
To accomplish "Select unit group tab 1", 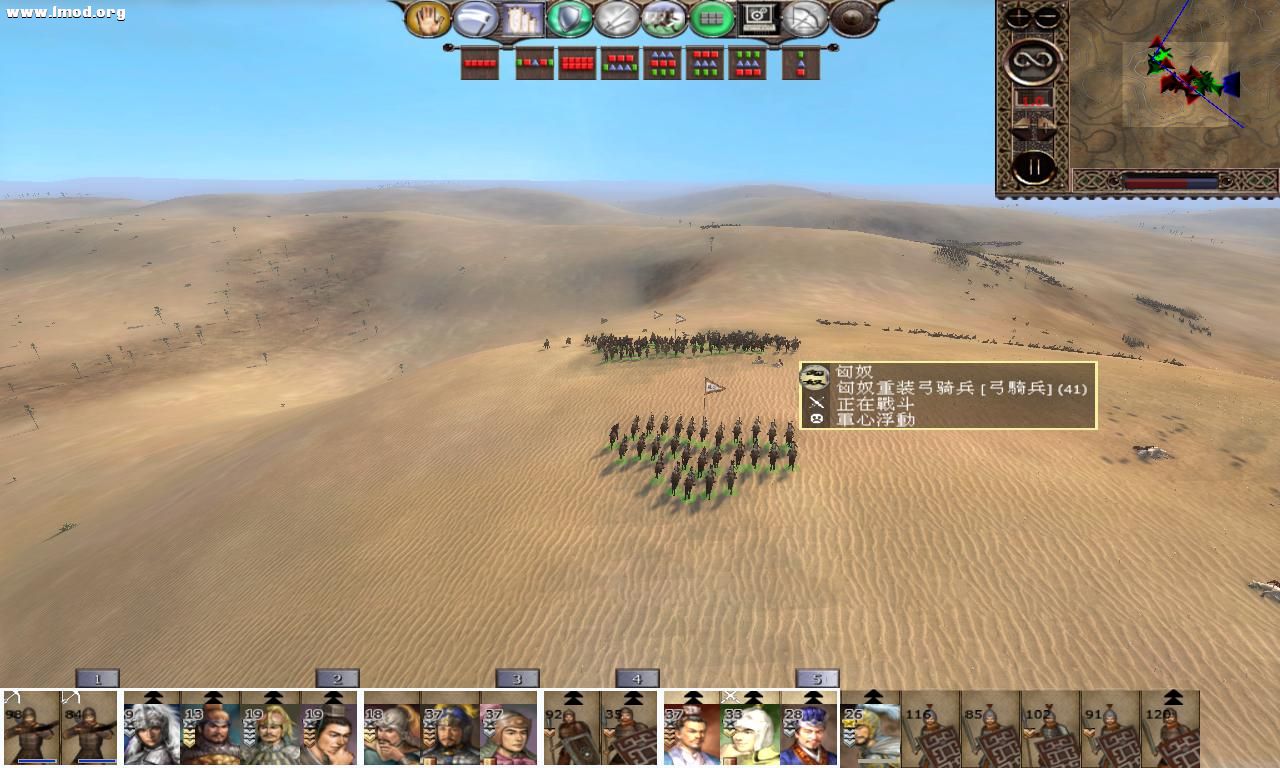I will pyautogui.click(x=95, y=677).
